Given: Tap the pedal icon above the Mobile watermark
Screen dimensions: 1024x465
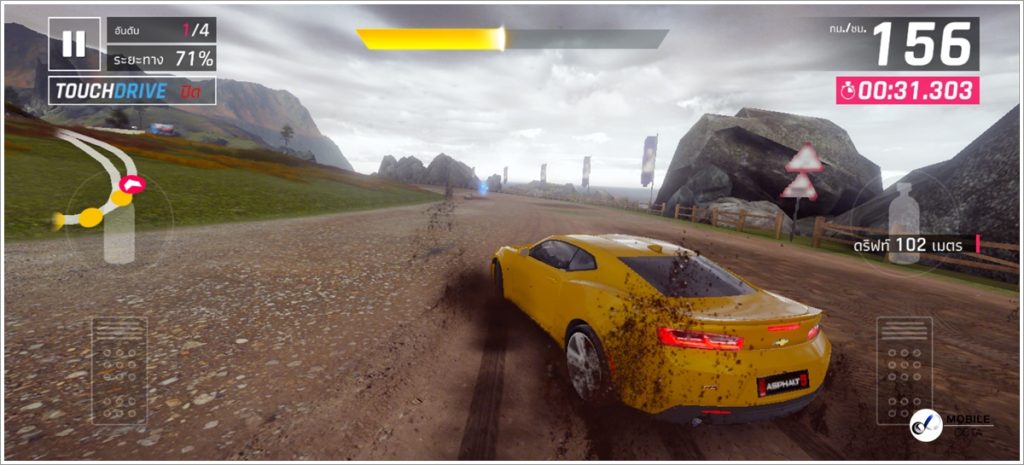Looking at the screenshot, I should (x=904, y=370).
